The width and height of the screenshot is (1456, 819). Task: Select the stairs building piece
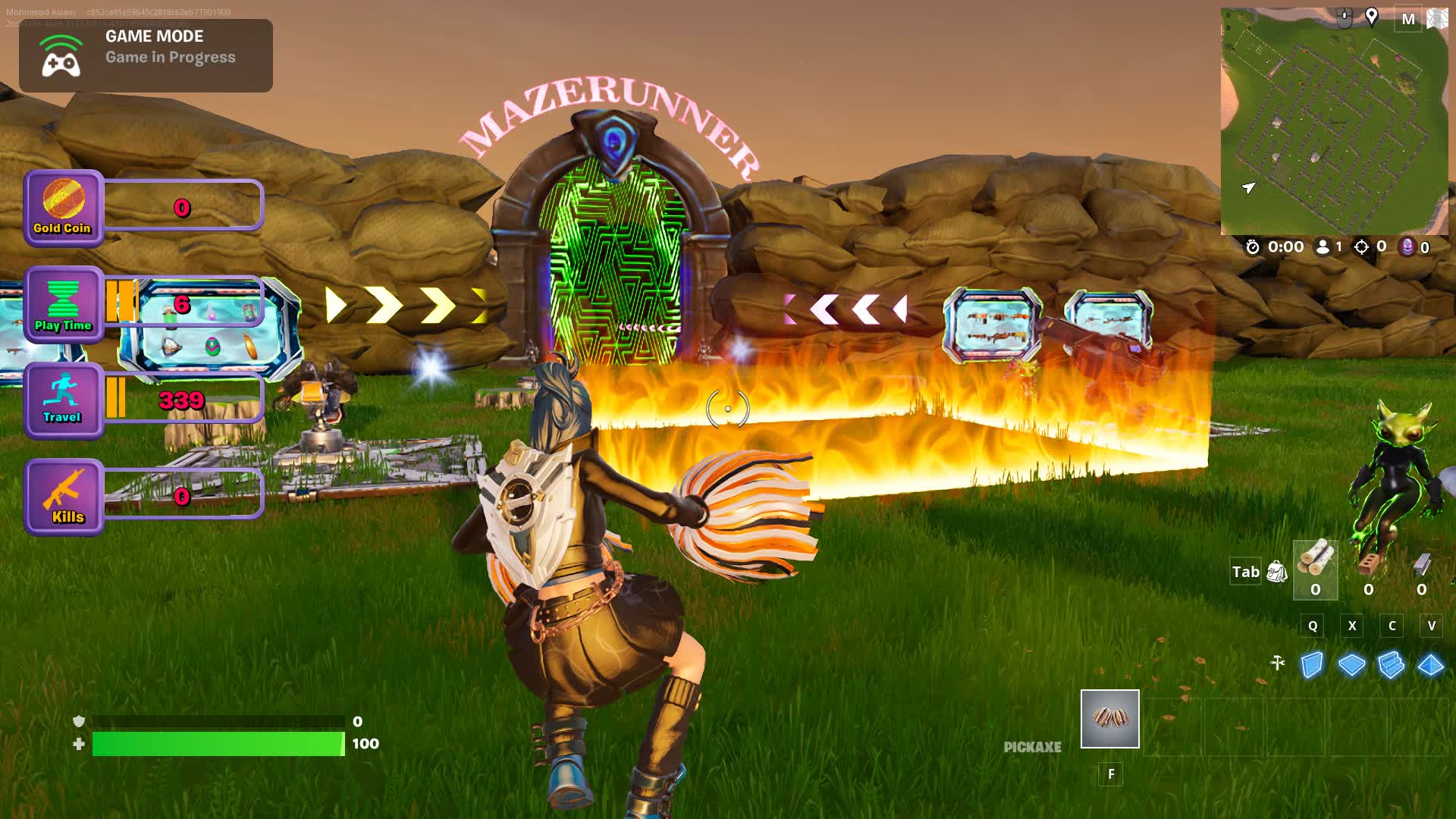pos(1391,665)
